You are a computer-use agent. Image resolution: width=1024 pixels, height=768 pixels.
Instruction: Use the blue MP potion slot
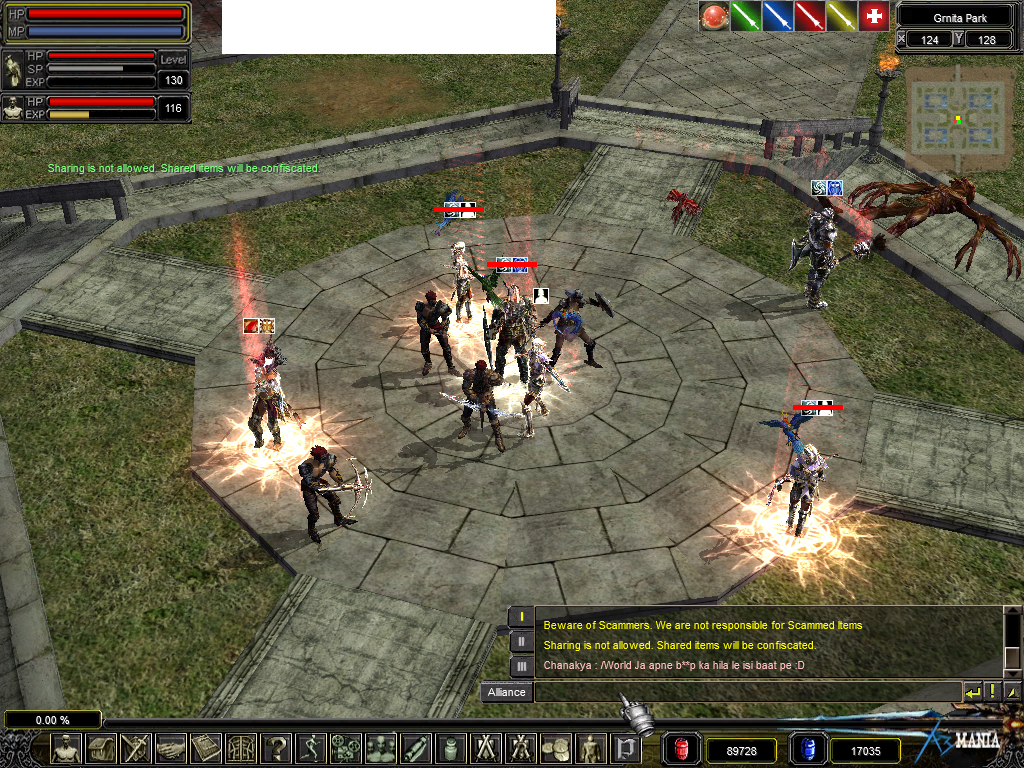pyautogui.click(x=807, y=749)
